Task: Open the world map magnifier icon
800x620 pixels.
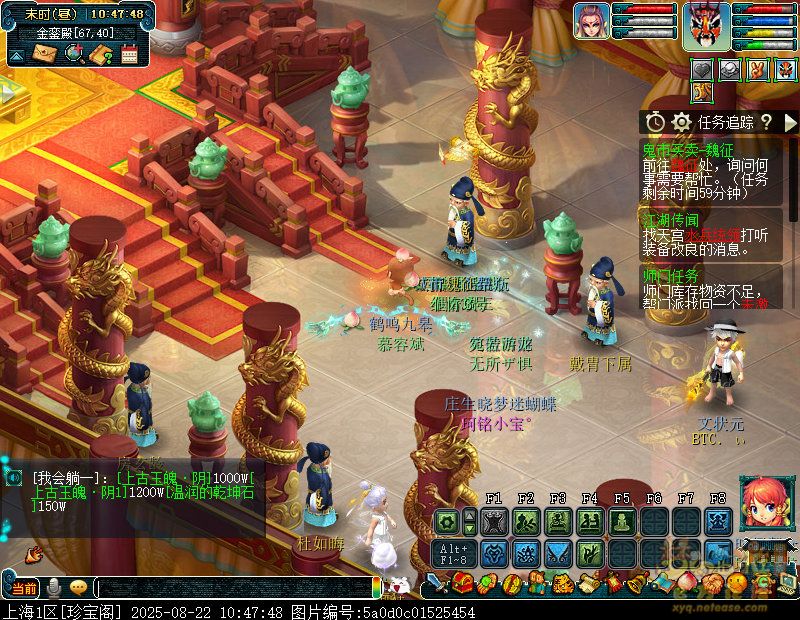Action: (73, 53)
